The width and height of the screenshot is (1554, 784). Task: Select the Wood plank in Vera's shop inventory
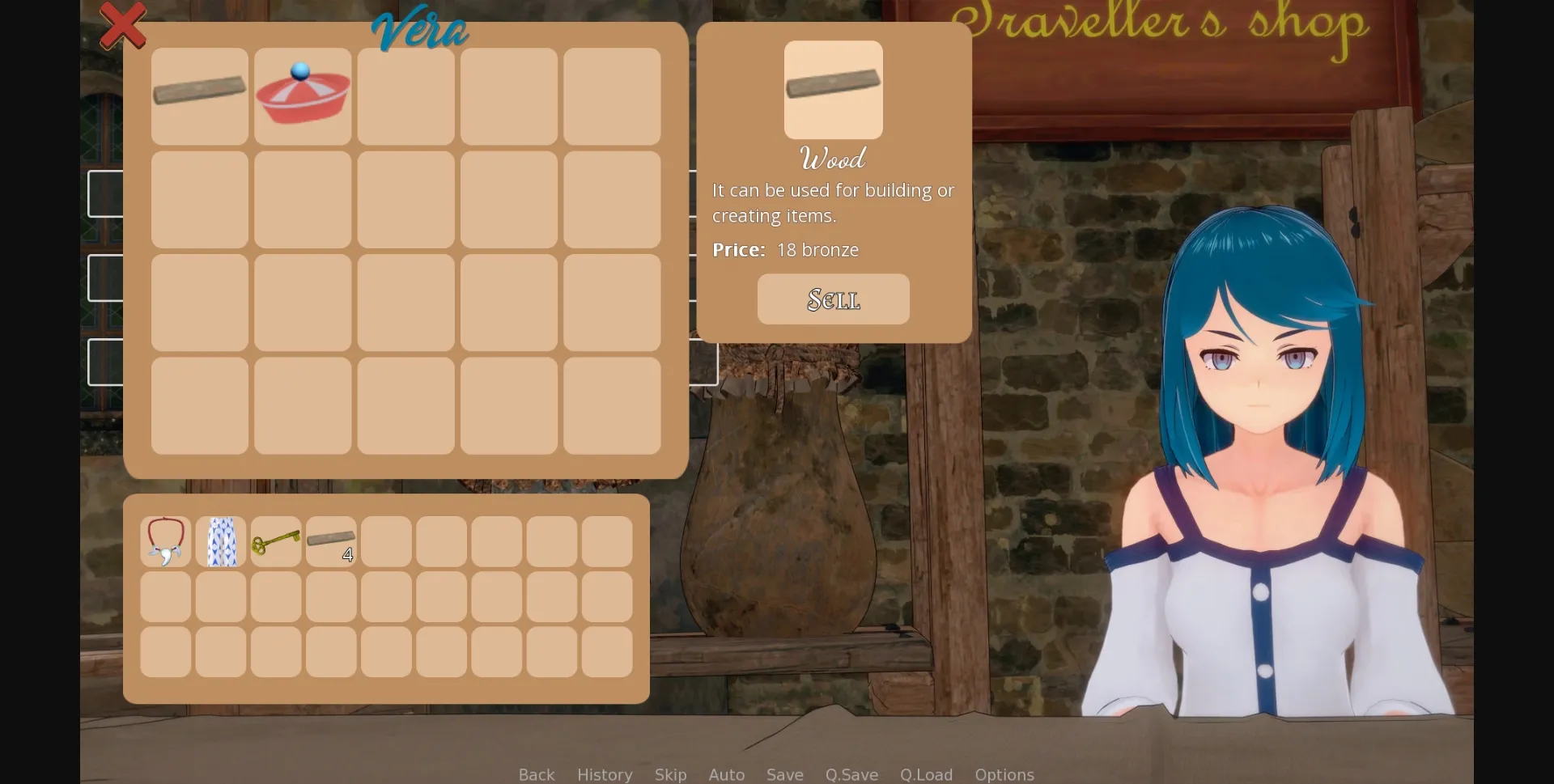(198, 95)
